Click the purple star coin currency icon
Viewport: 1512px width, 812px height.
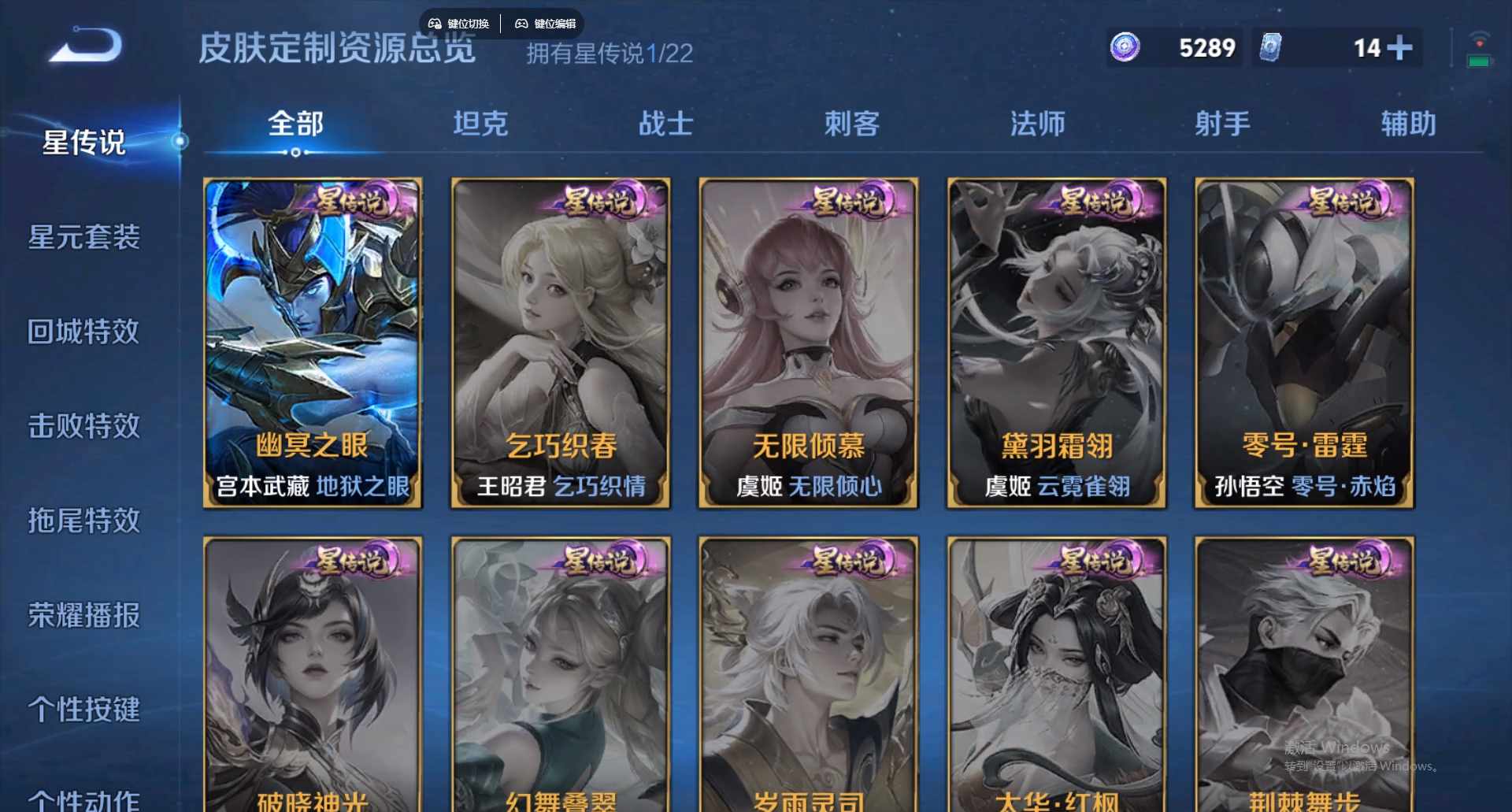(1125, 49)
